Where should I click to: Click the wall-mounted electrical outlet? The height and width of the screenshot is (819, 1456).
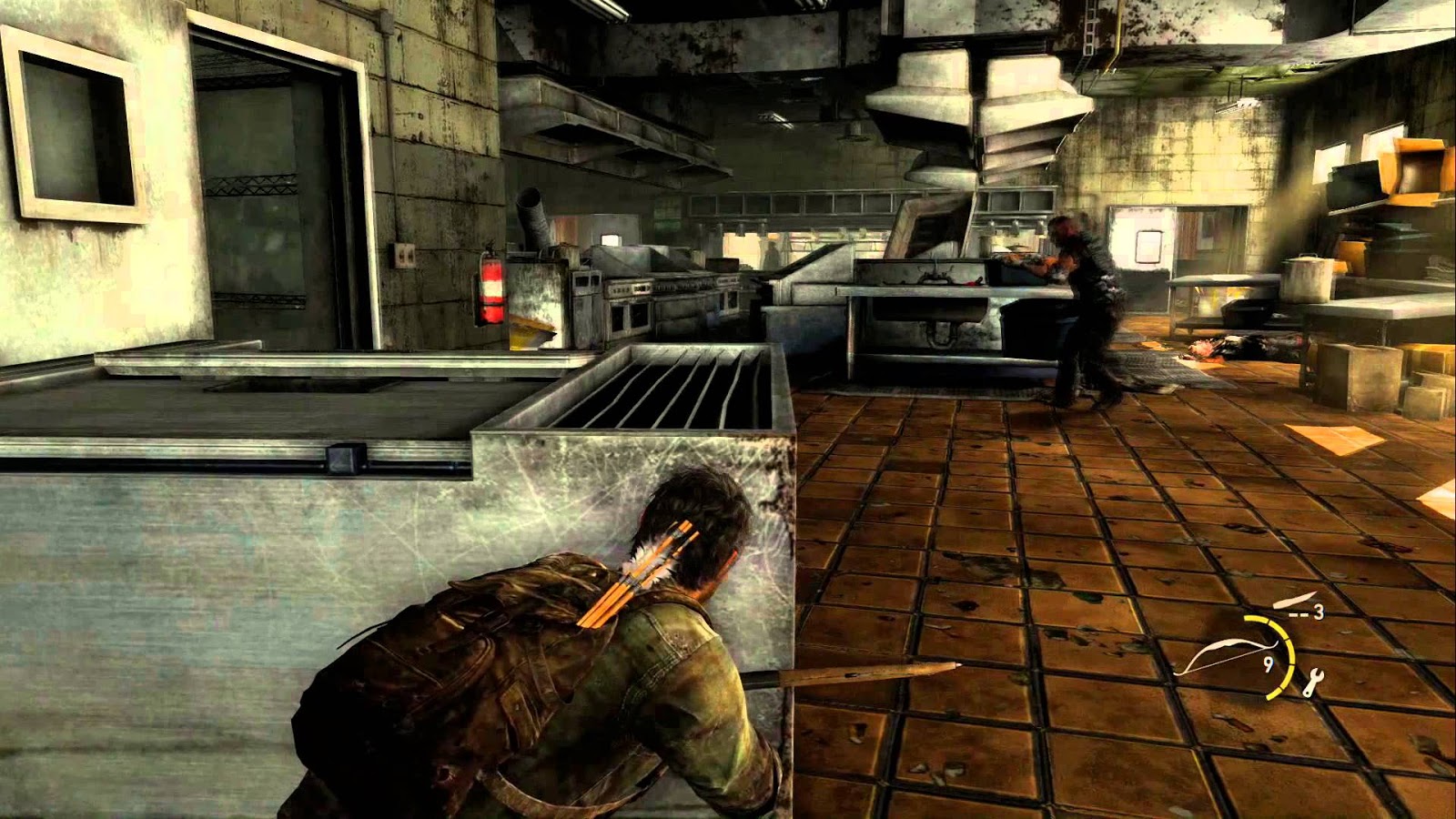408,257
